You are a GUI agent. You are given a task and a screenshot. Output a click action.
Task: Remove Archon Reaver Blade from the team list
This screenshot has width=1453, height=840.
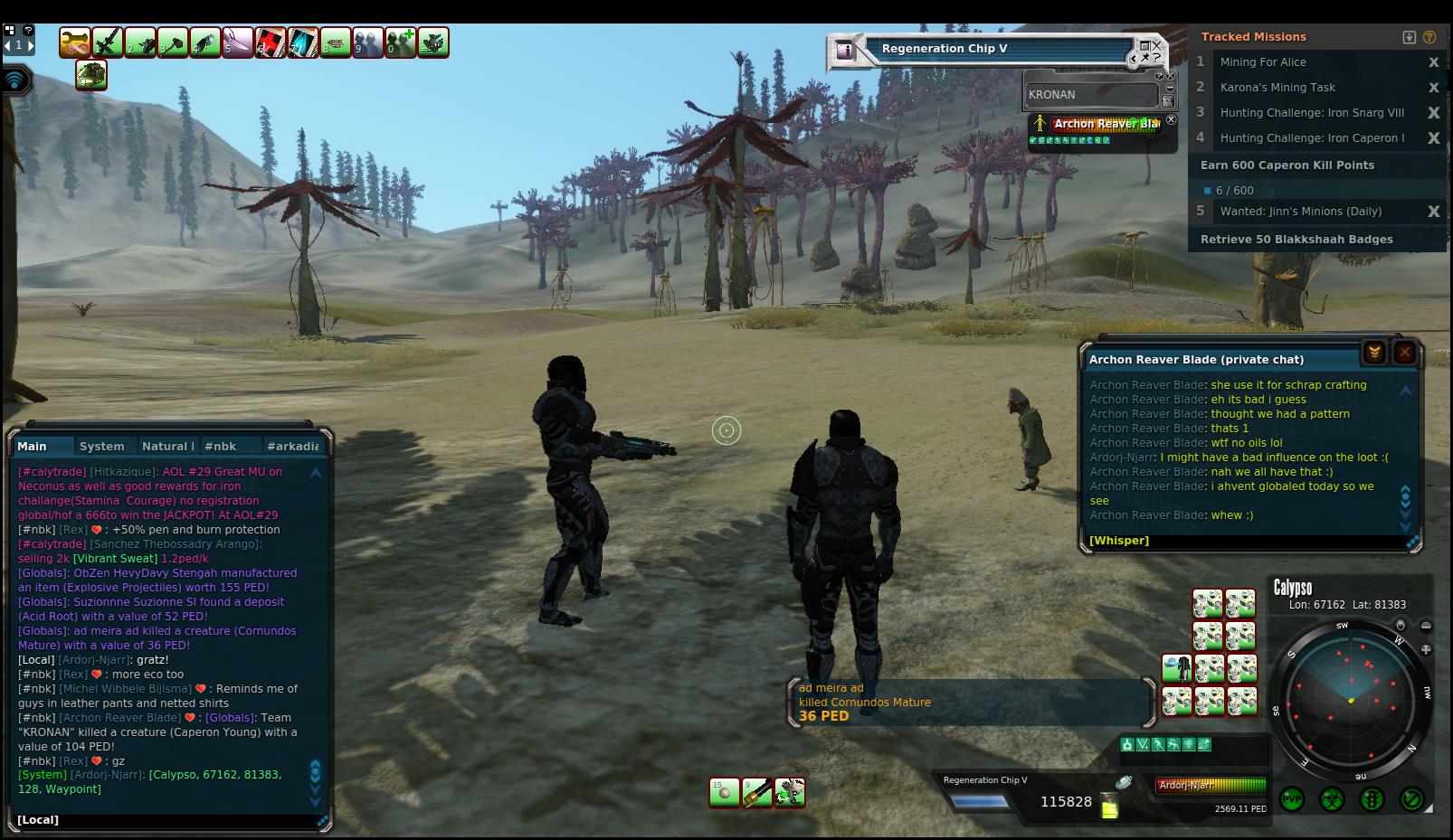pos(1171,119)
